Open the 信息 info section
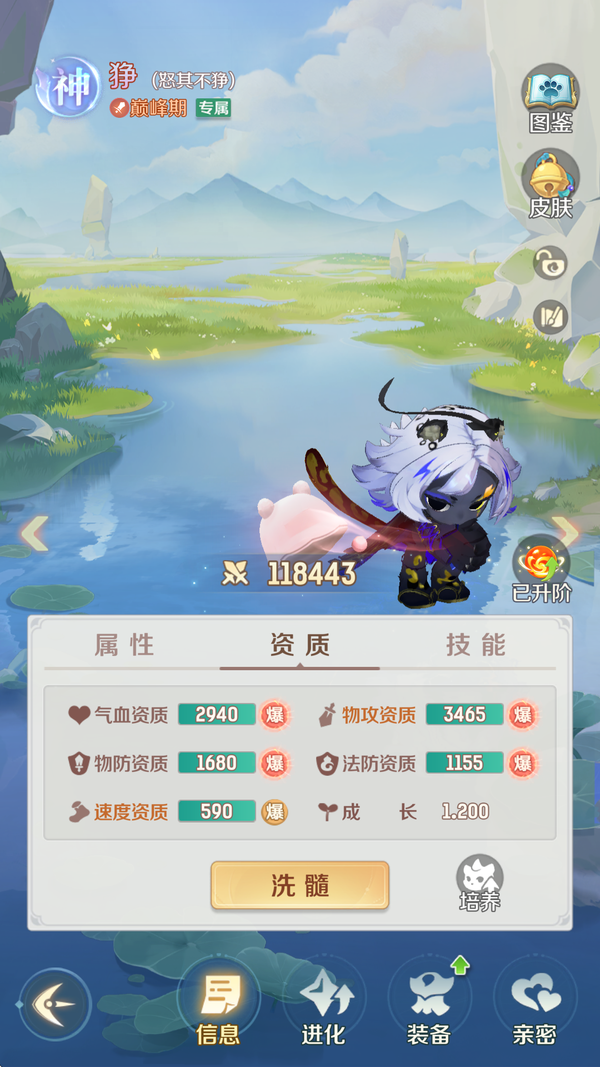 pos(218,1005)
